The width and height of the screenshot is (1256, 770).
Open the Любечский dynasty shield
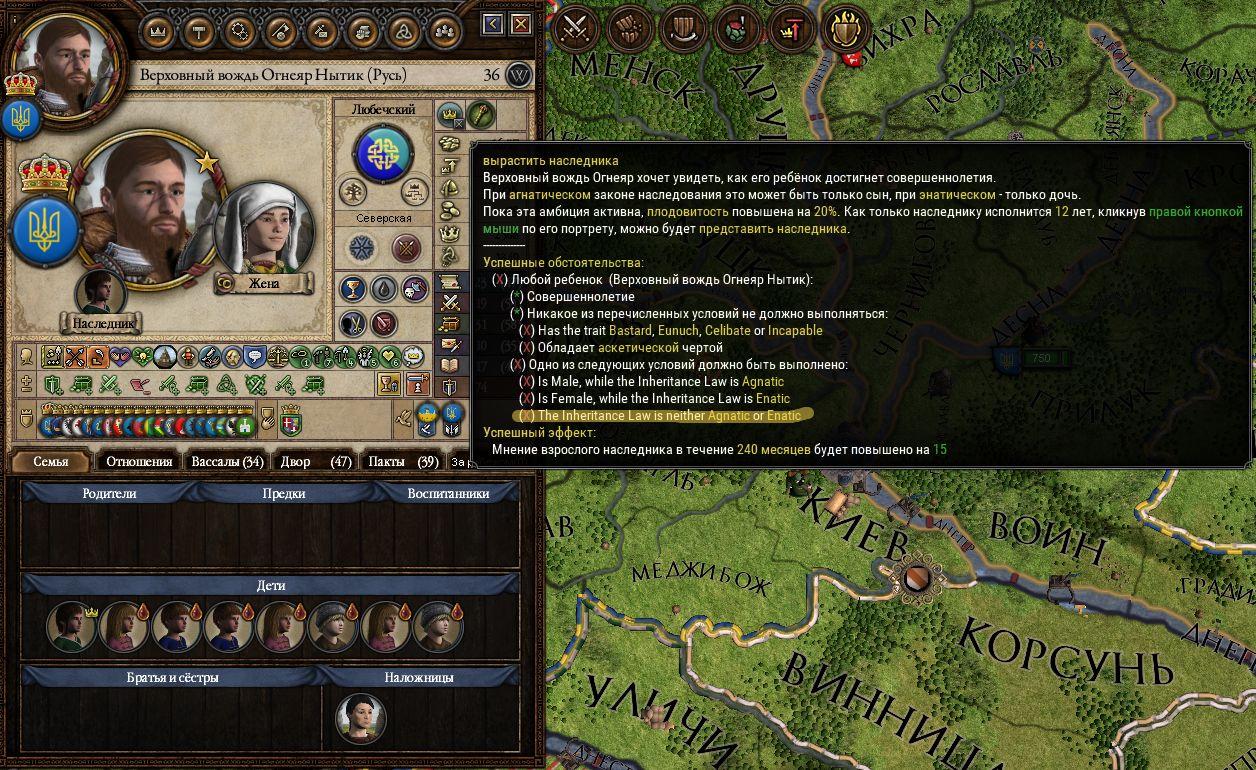383,154
